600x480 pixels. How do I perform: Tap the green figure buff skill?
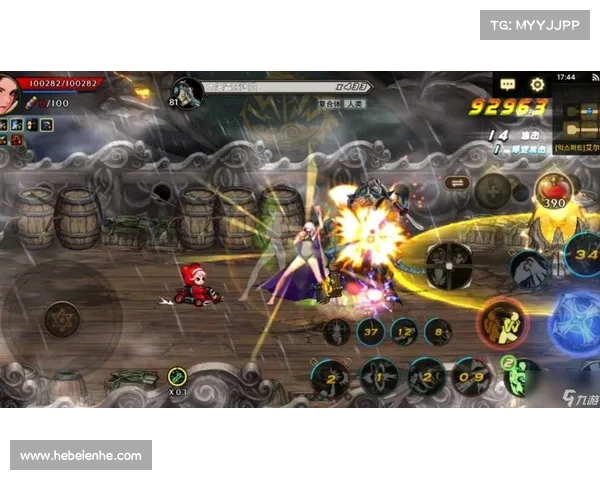520,376
